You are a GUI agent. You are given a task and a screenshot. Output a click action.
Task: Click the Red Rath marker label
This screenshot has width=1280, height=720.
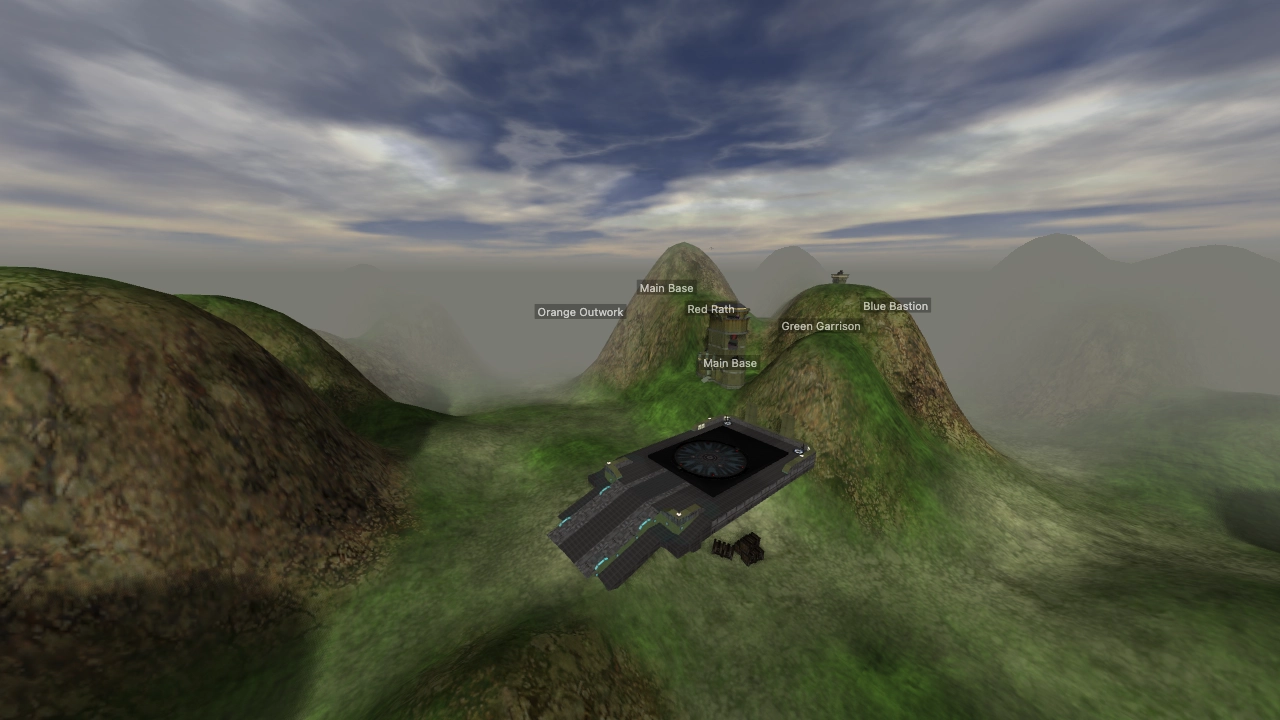711,309
